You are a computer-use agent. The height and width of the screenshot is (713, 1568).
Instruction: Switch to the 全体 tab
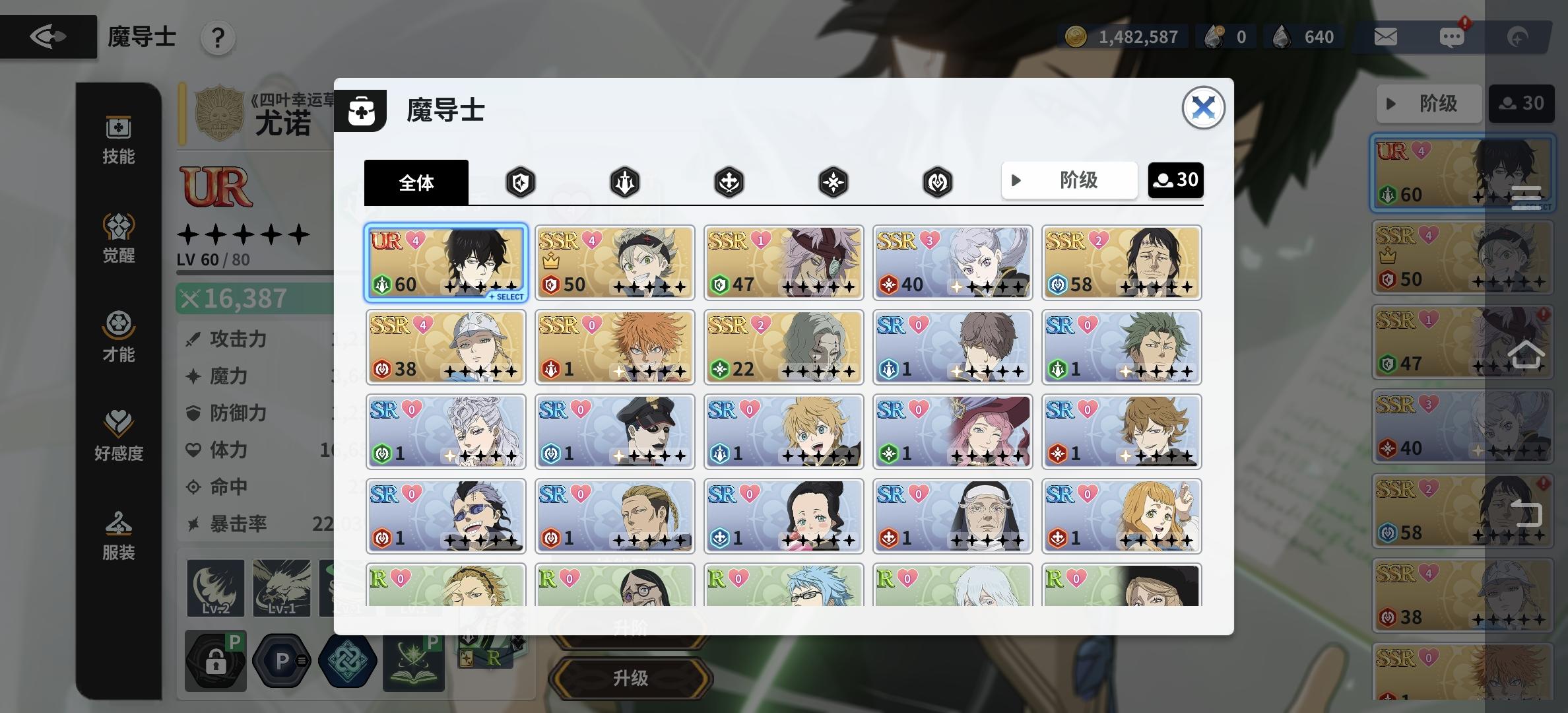tap(416, 182)
